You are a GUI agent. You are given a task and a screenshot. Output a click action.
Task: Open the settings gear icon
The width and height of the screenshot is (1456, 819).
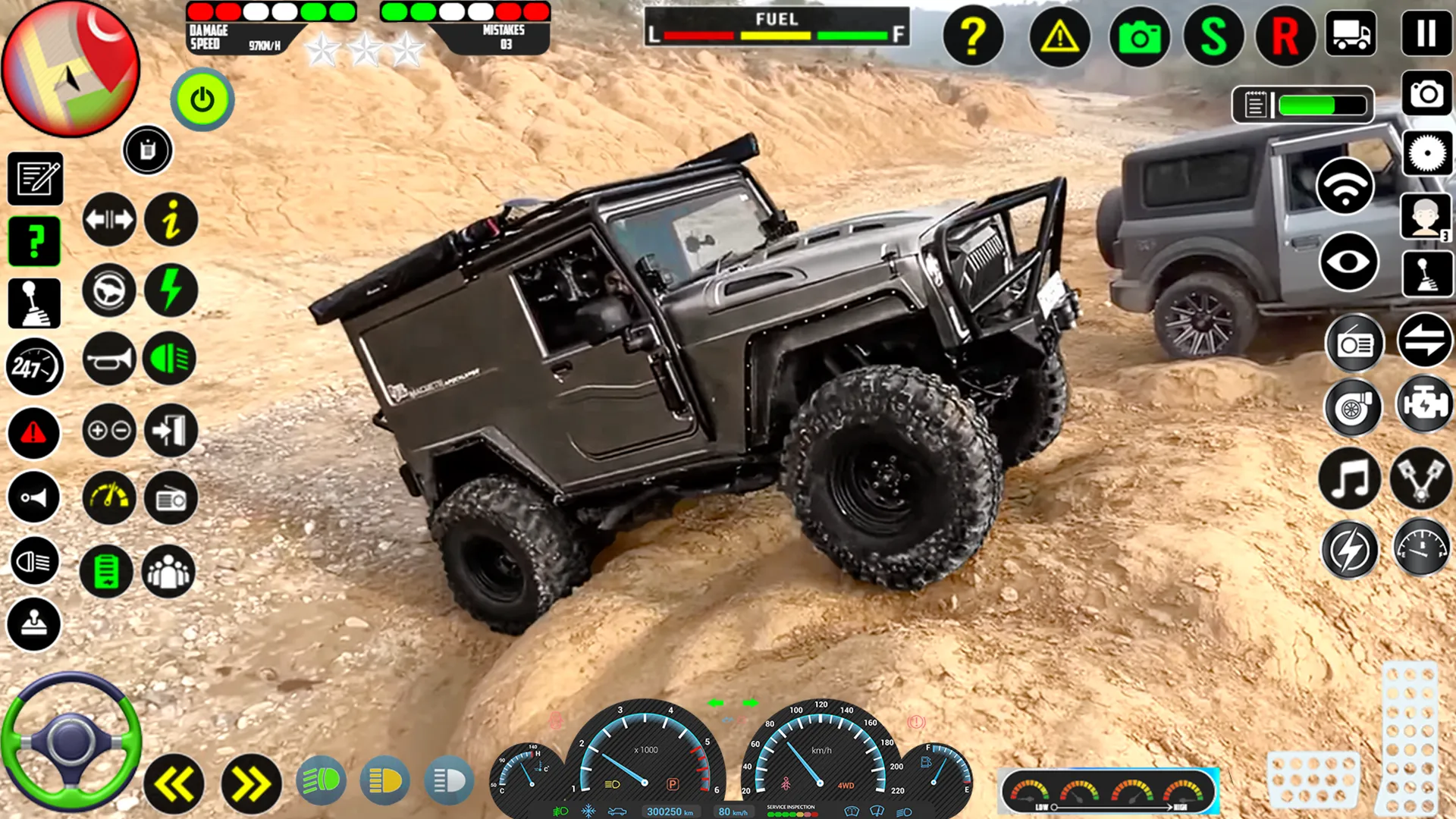[1428, 153]
